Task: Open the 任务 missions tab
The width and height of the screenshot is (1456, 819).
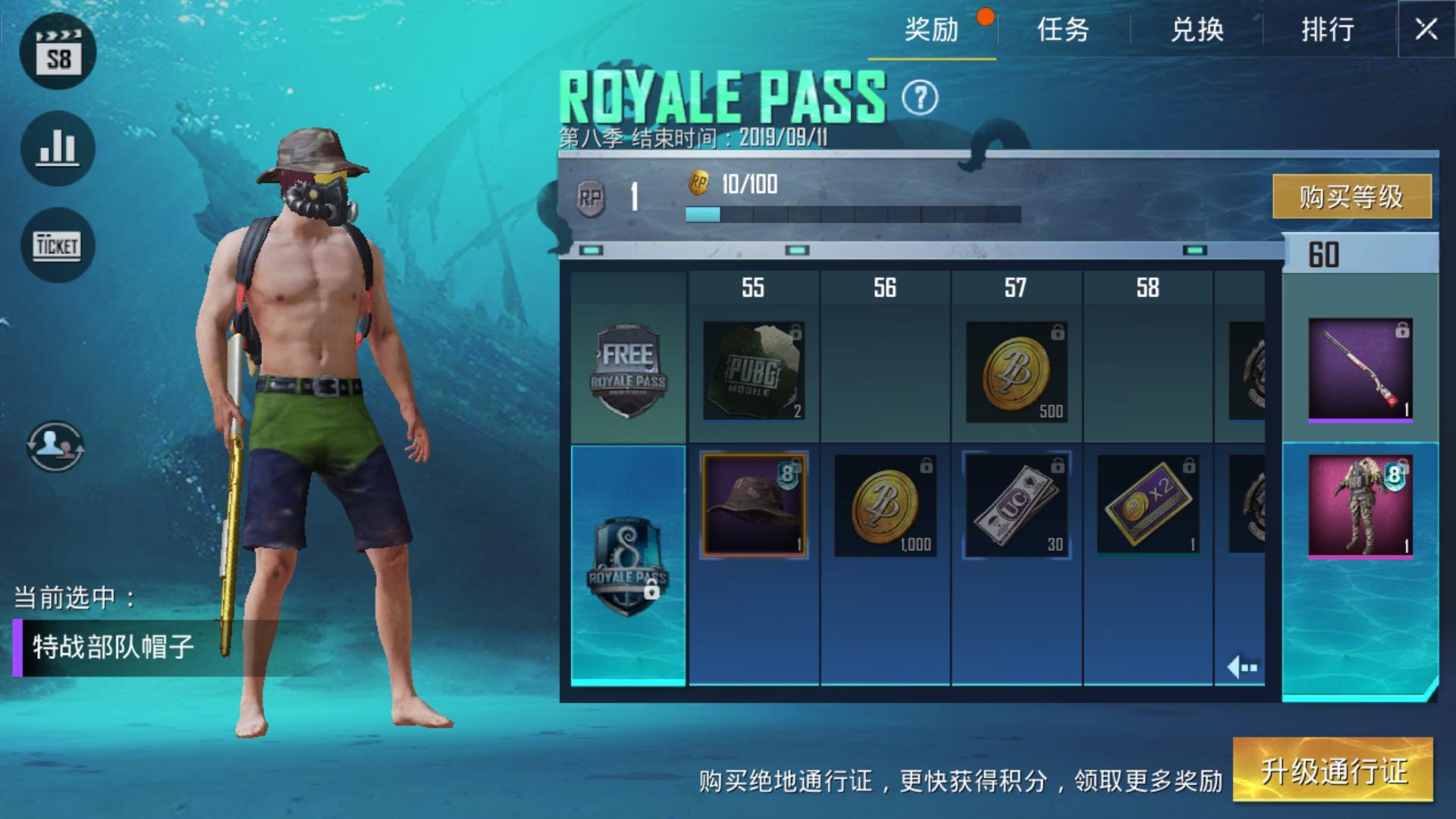Action: click(x=1063, y=30)
